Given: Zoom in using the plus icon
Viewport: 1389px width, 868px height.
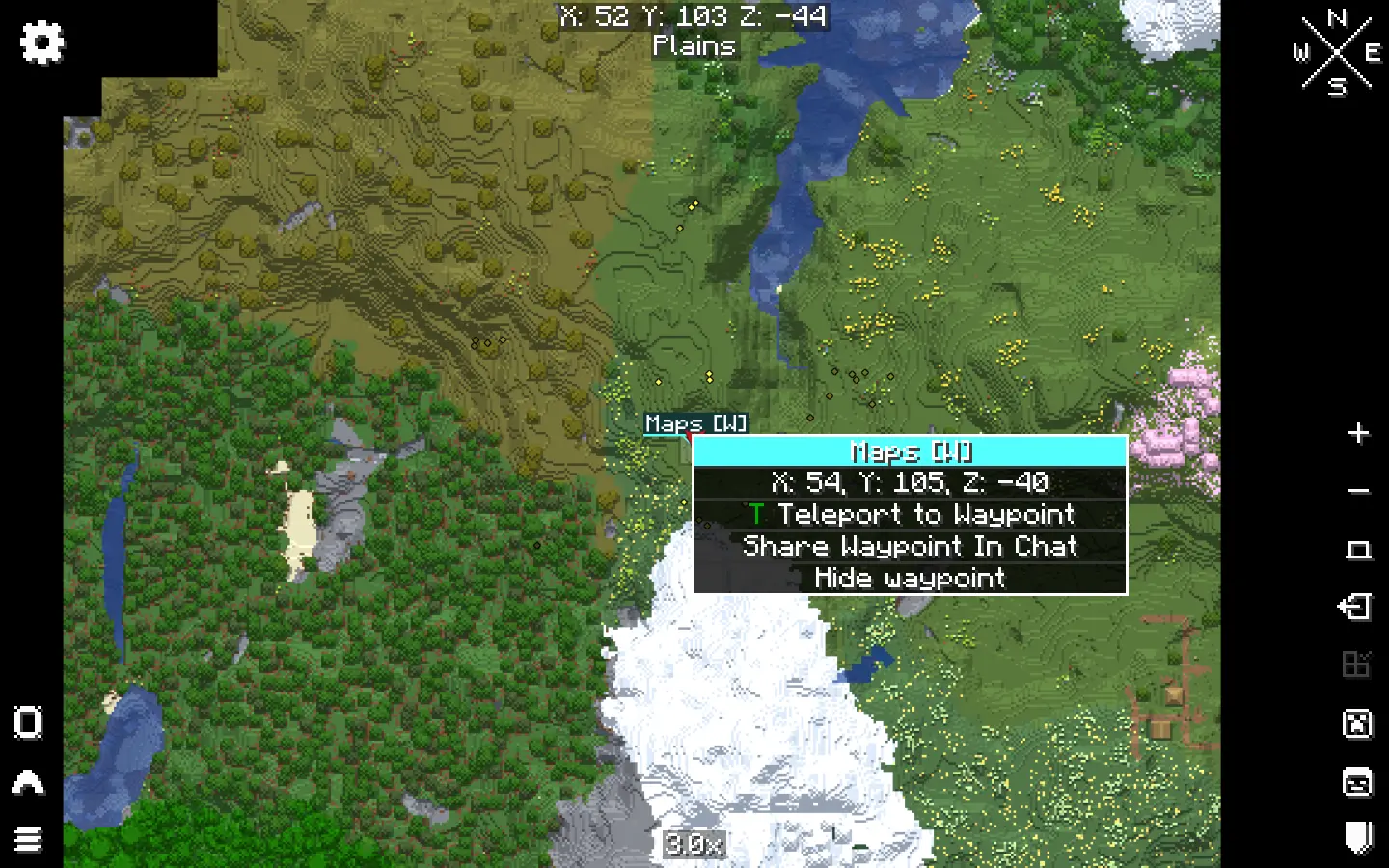Looking at the screenshot, I should coord(1357,432).
